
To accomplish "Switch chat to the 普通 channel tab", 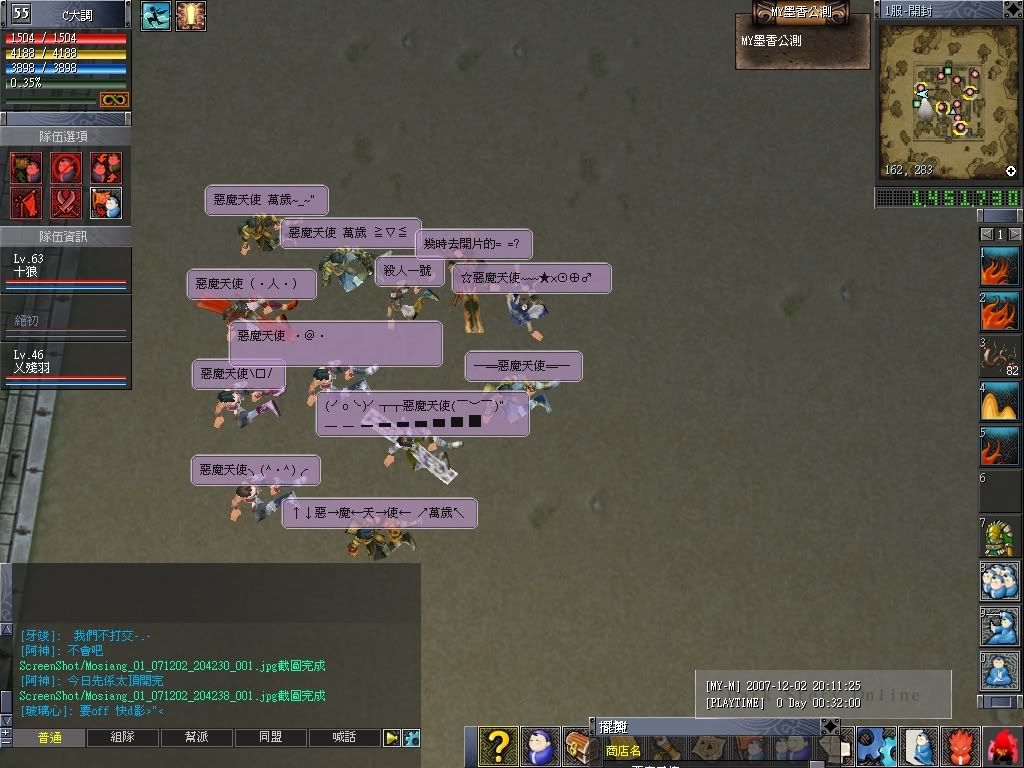I will pos(49,738).
